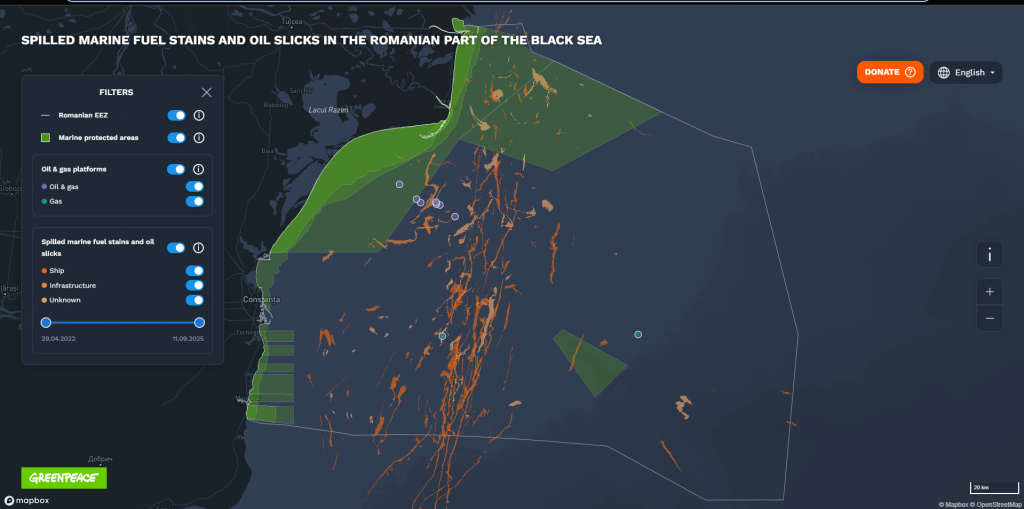This screenshot has width=1024, height=509.
Task: Switch off the teal Gas filter
Action: 195,201
